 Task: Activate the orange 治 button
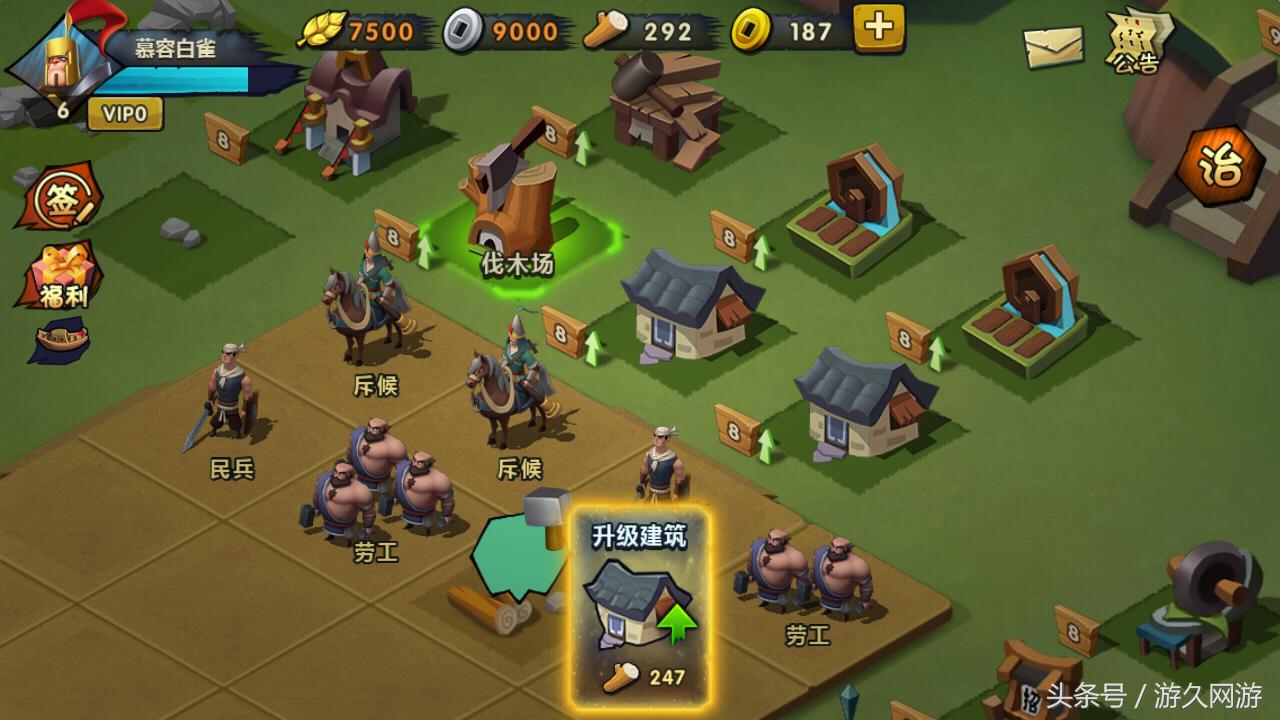coord(1219,167)
